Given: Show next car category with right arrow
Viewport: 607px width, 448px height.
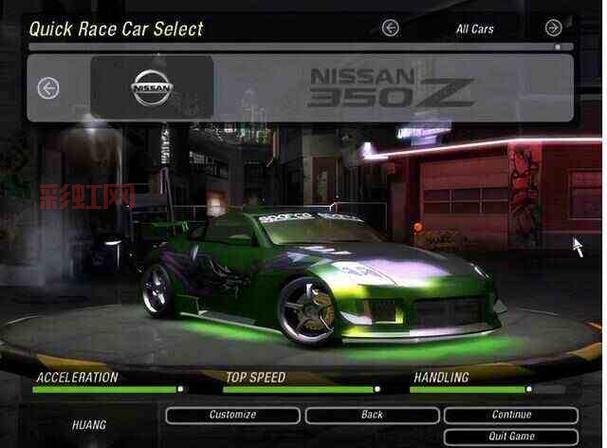Looking at the screenshot, I should 553,28.
